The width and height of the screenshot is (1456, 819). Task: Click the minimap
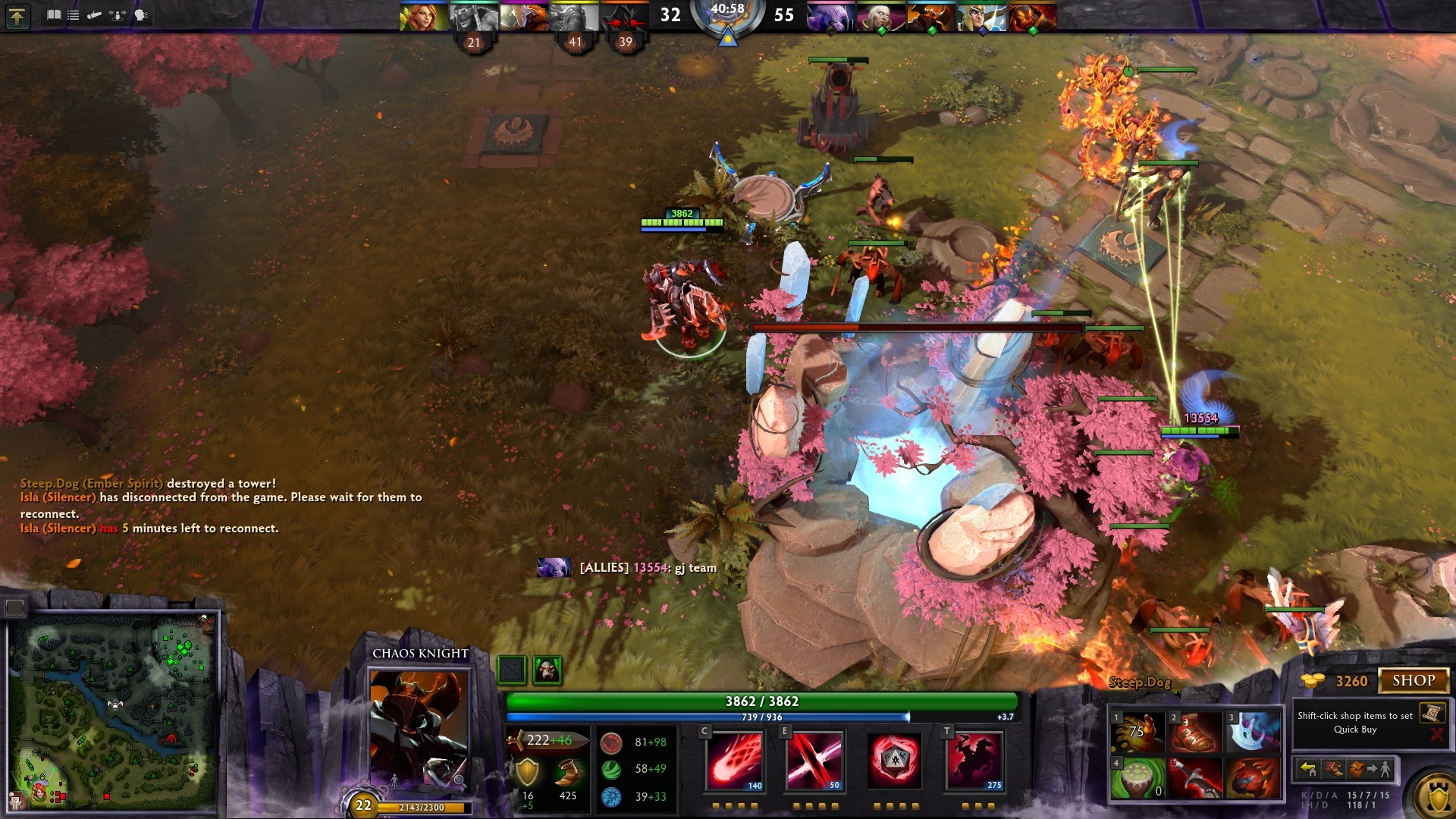[x=112, y=711]
